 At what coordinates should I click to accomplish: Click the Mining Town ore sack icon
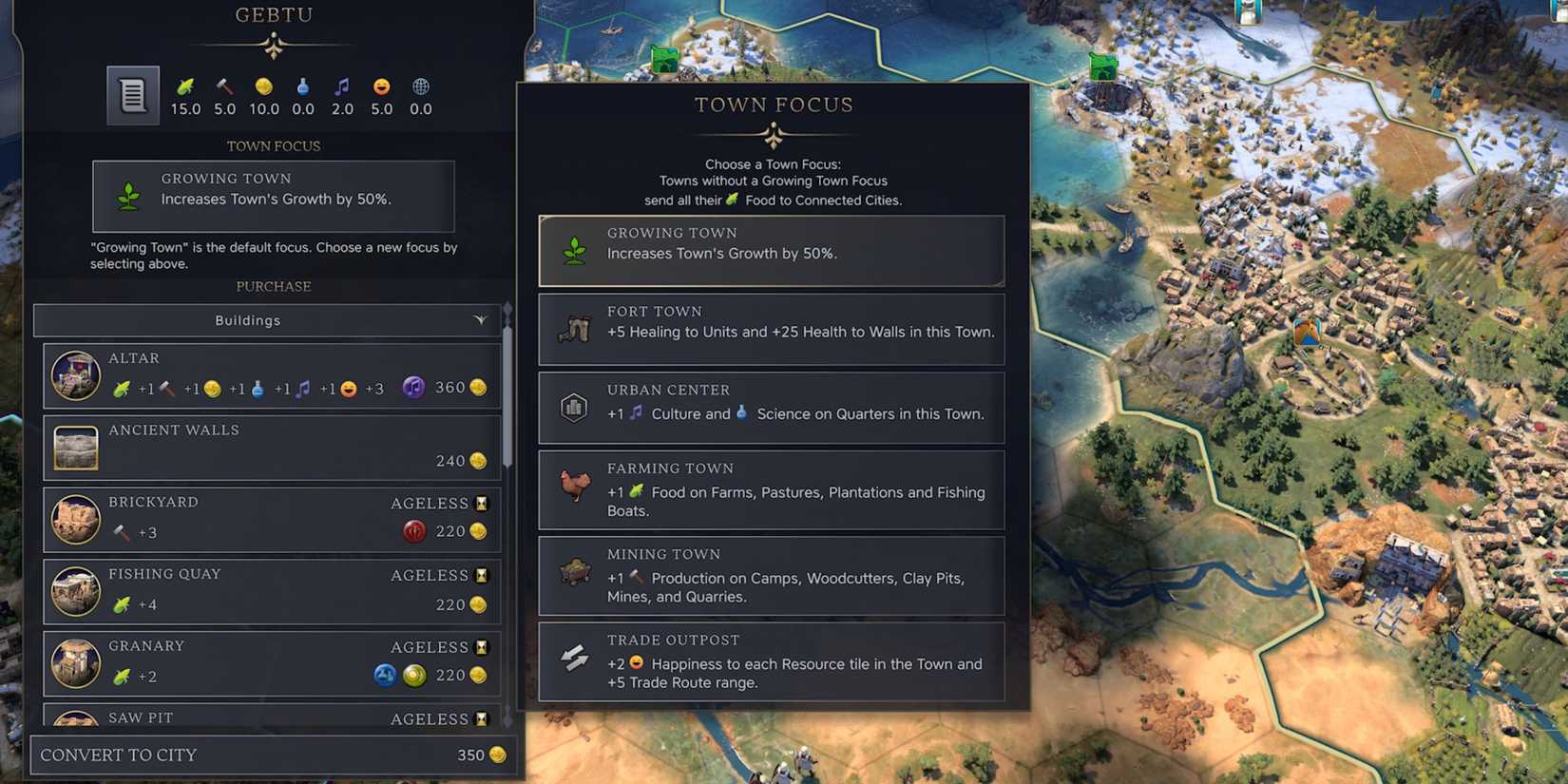coord(573,571)
